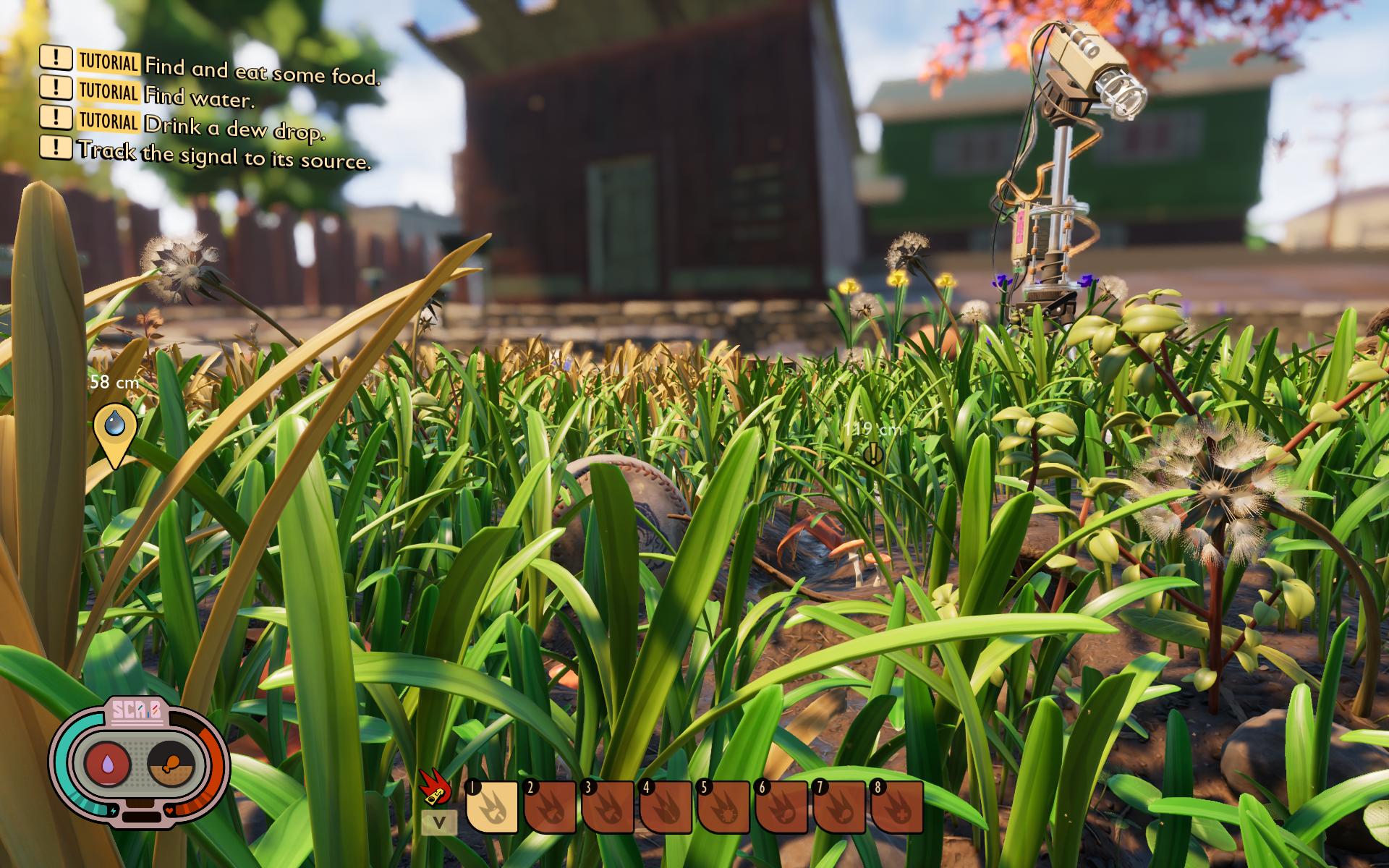
Task: Select the faint exclamation quest waypoint marker
Action: [873, 454]
